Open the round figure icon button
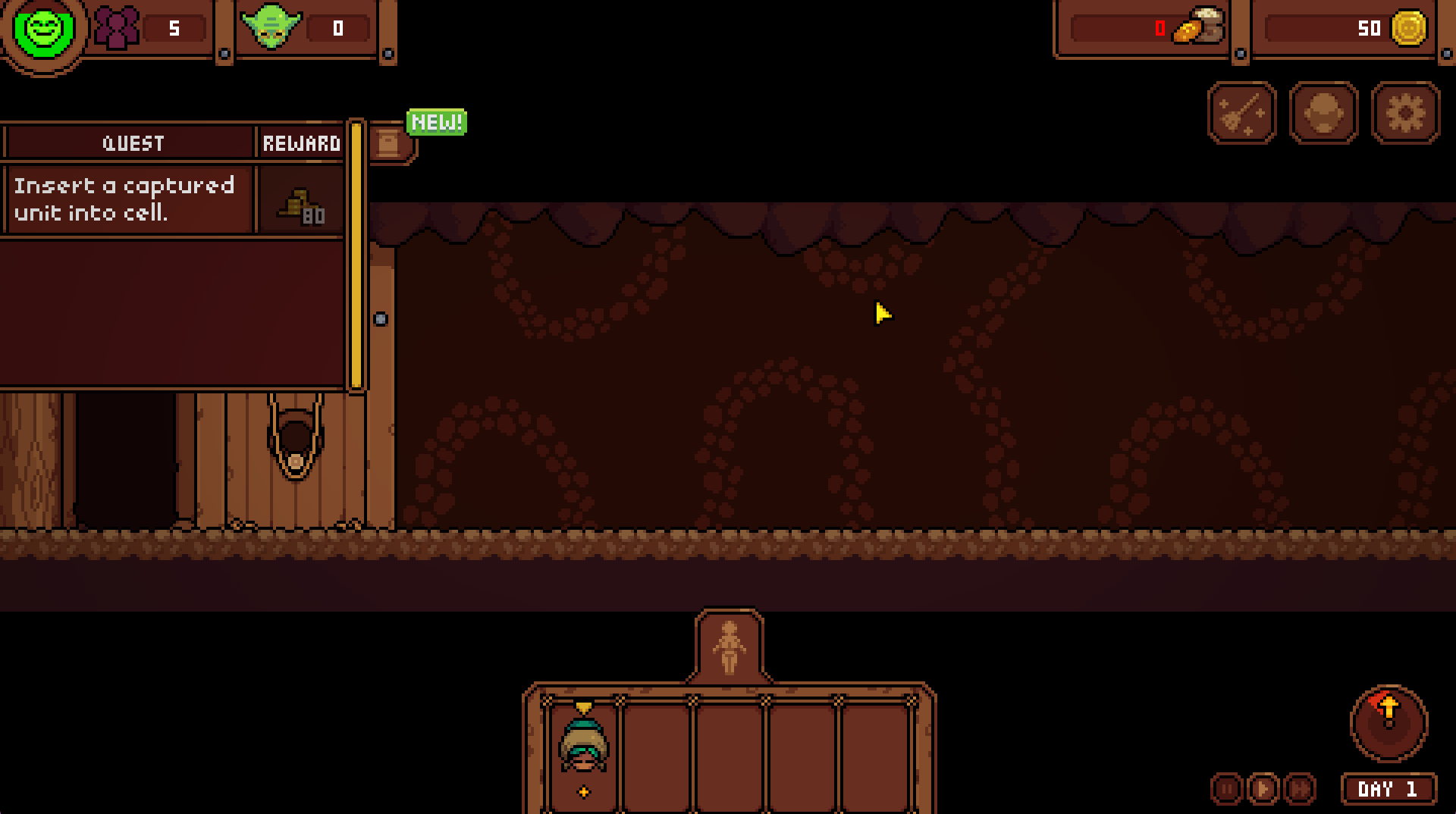This screenshot has height=814, width=1456. pos(1323,114)
